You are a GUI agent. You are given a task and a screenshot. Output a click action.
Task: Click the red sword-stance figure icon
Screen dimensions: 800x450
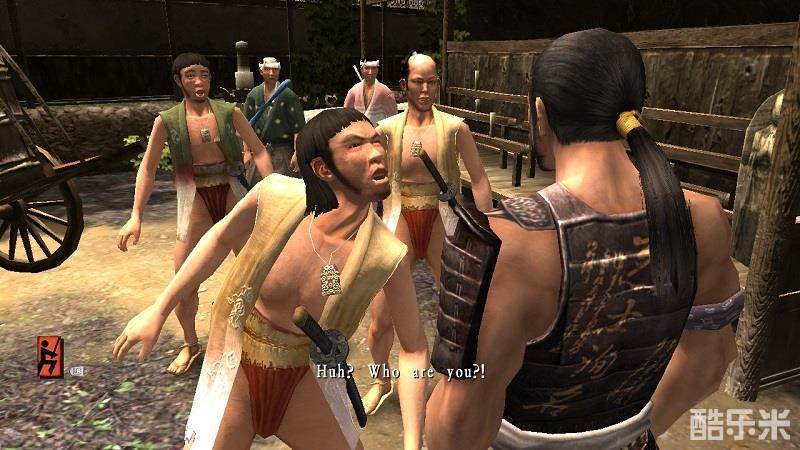49,354
